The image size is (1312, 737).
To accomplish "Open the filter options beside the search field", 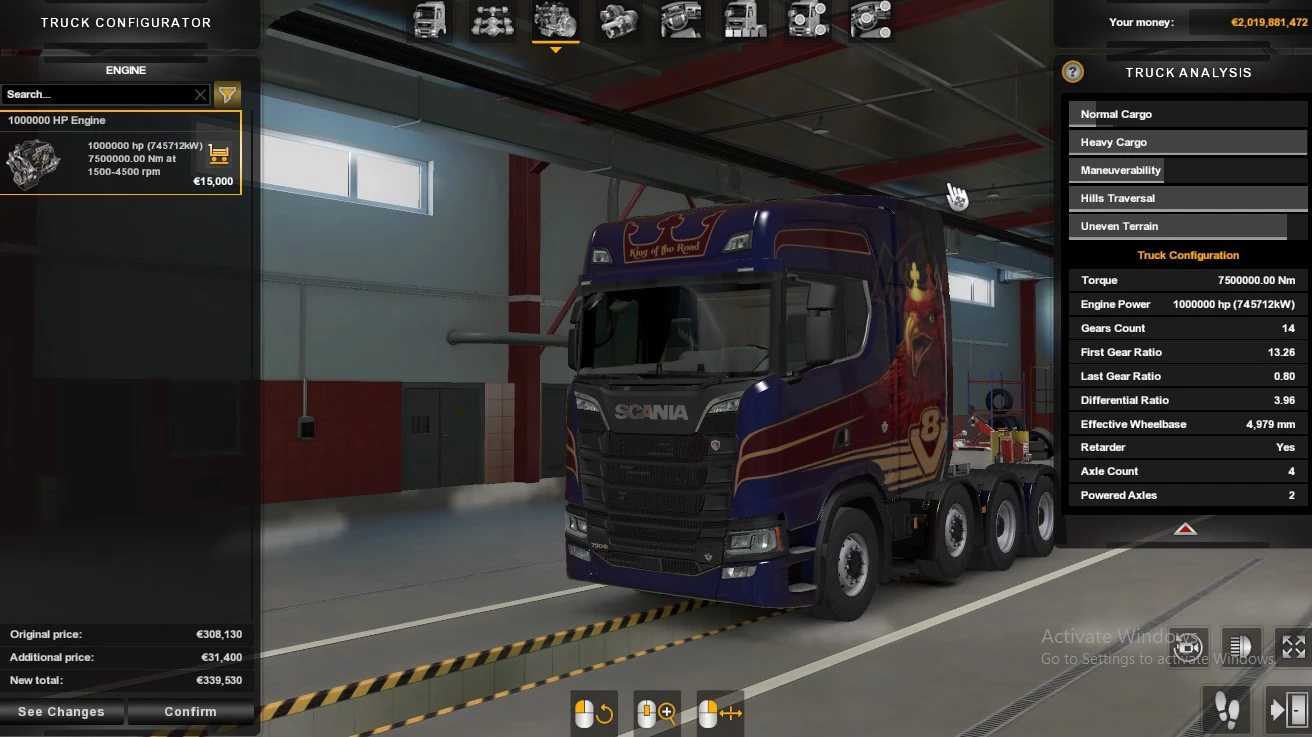I will coord(227,94).
